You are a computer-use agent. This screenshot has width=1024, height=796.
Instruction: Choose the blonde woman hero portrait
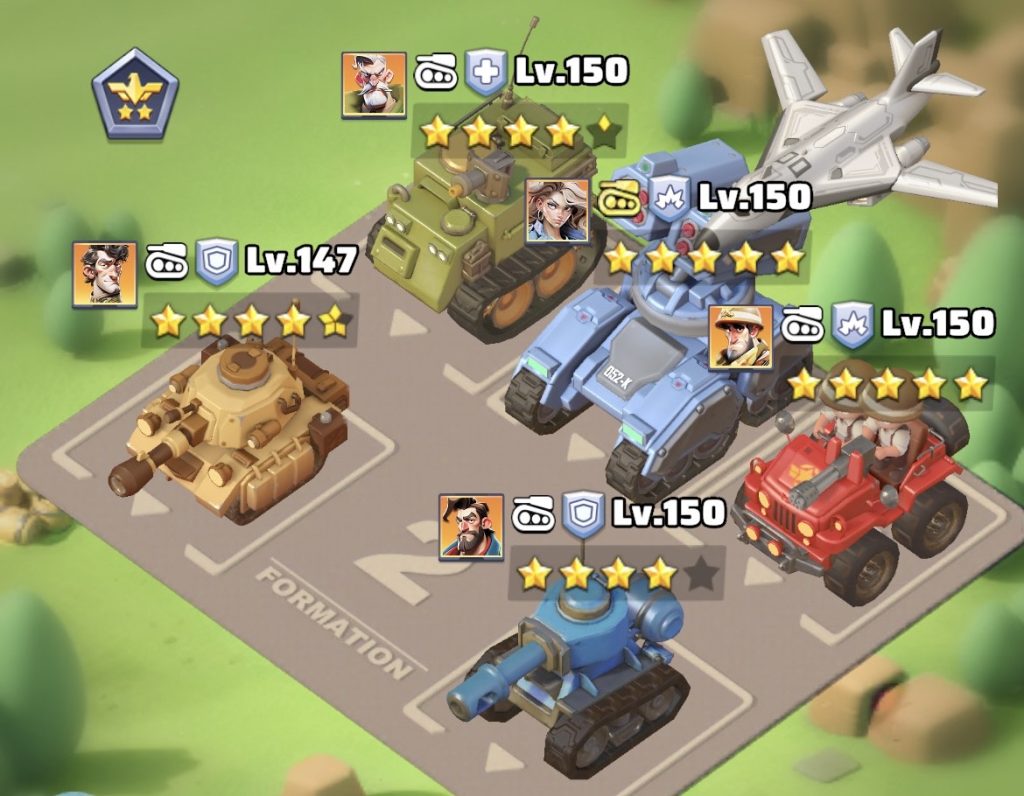pos(557,210)
